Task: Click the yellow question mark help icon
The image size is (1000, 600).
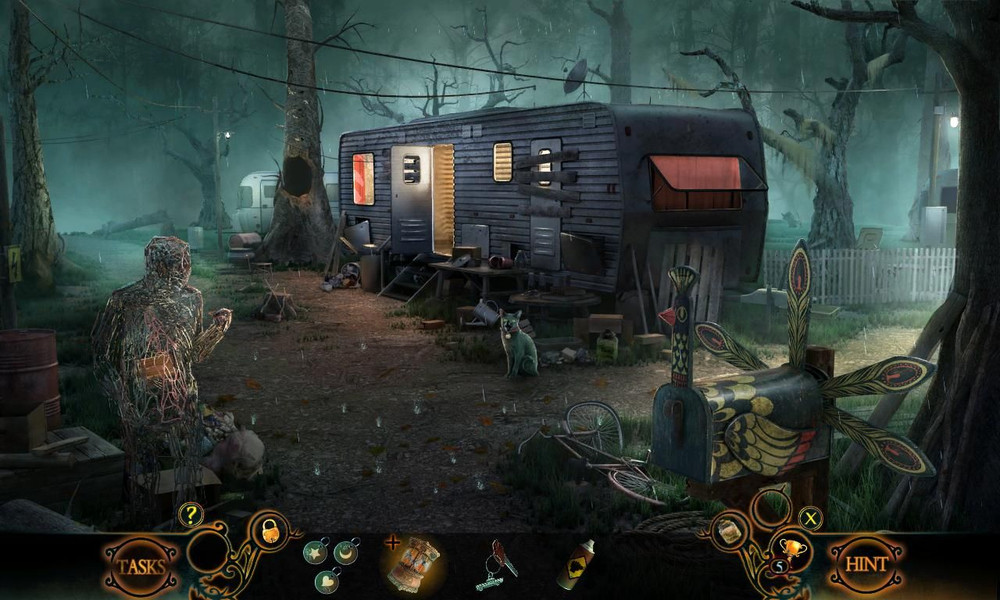Action: pos(191,515)
